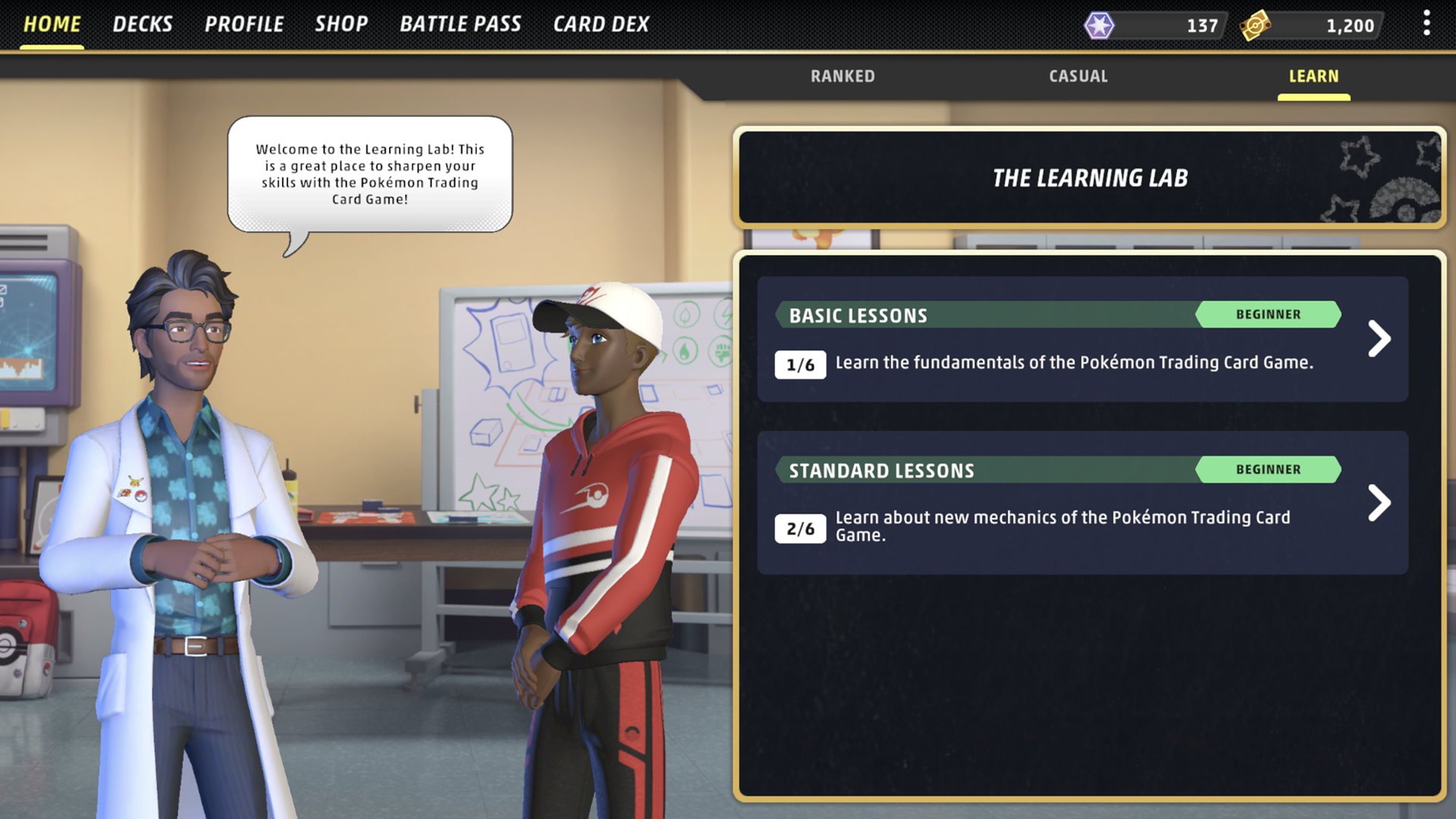Viewport: 1456px width, 819px height.
Task: Select the 2/6 progress indicator
Action: 800,528
